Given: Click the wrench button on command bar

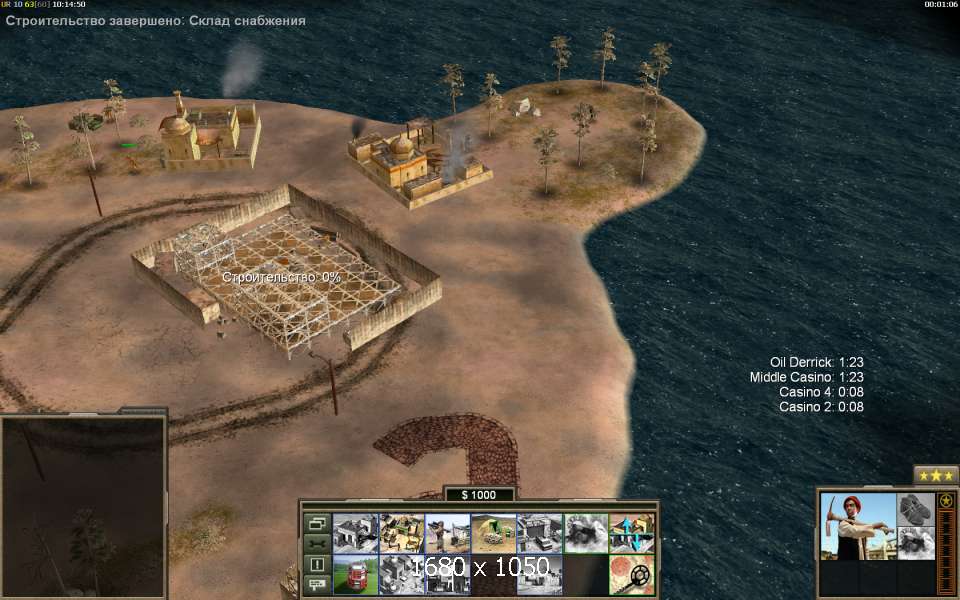Looking at the screenshot, I should tap(317, 543).
